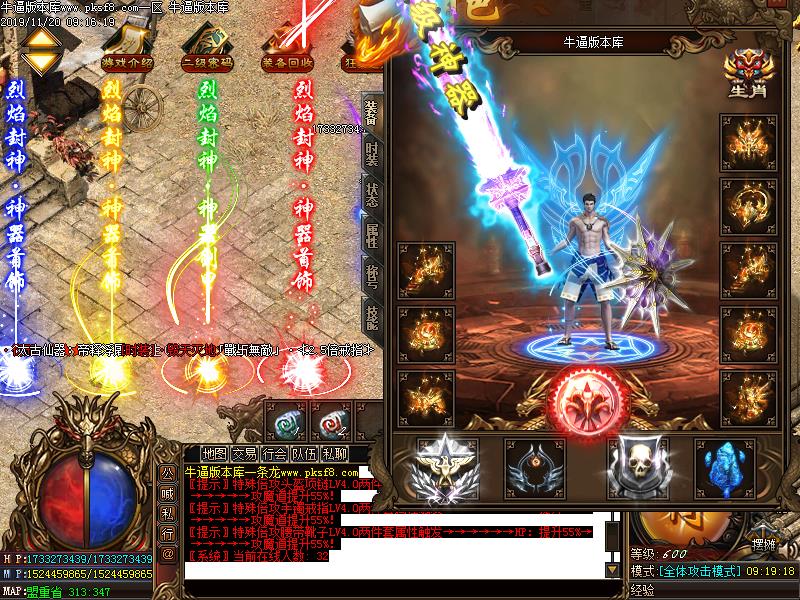This screenshot has width=800, height=600.
Task: Select the 属性 attributes tab
Action: [371, 235]
